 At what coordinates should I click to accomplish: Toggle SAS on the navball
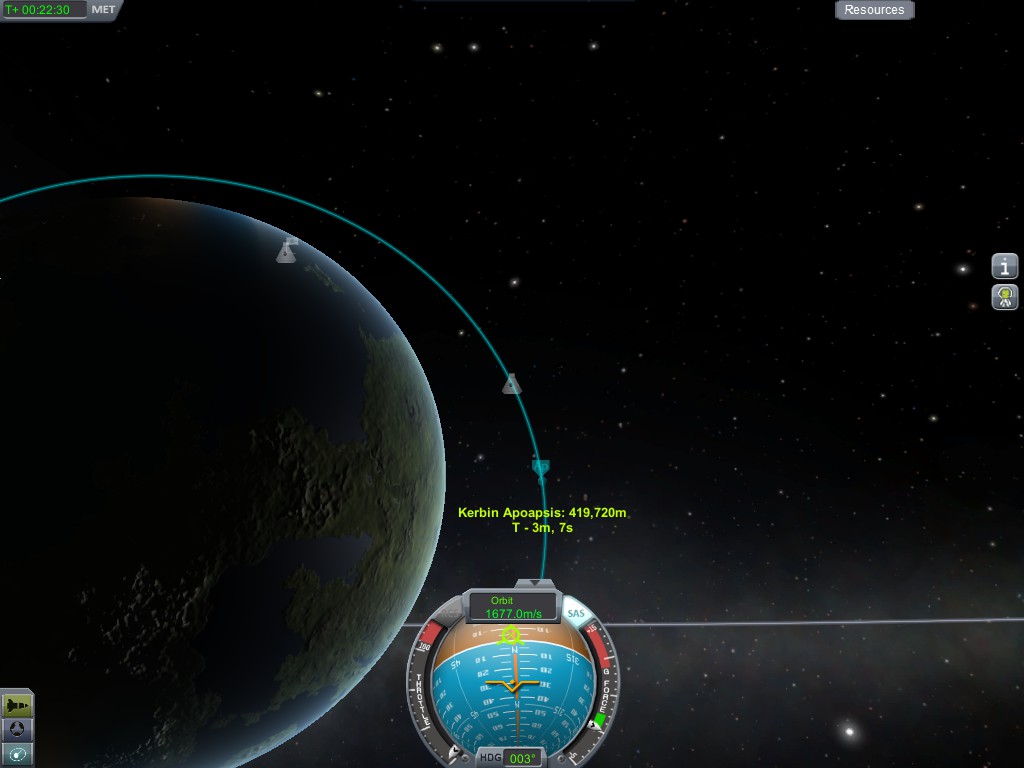point(575,613)
